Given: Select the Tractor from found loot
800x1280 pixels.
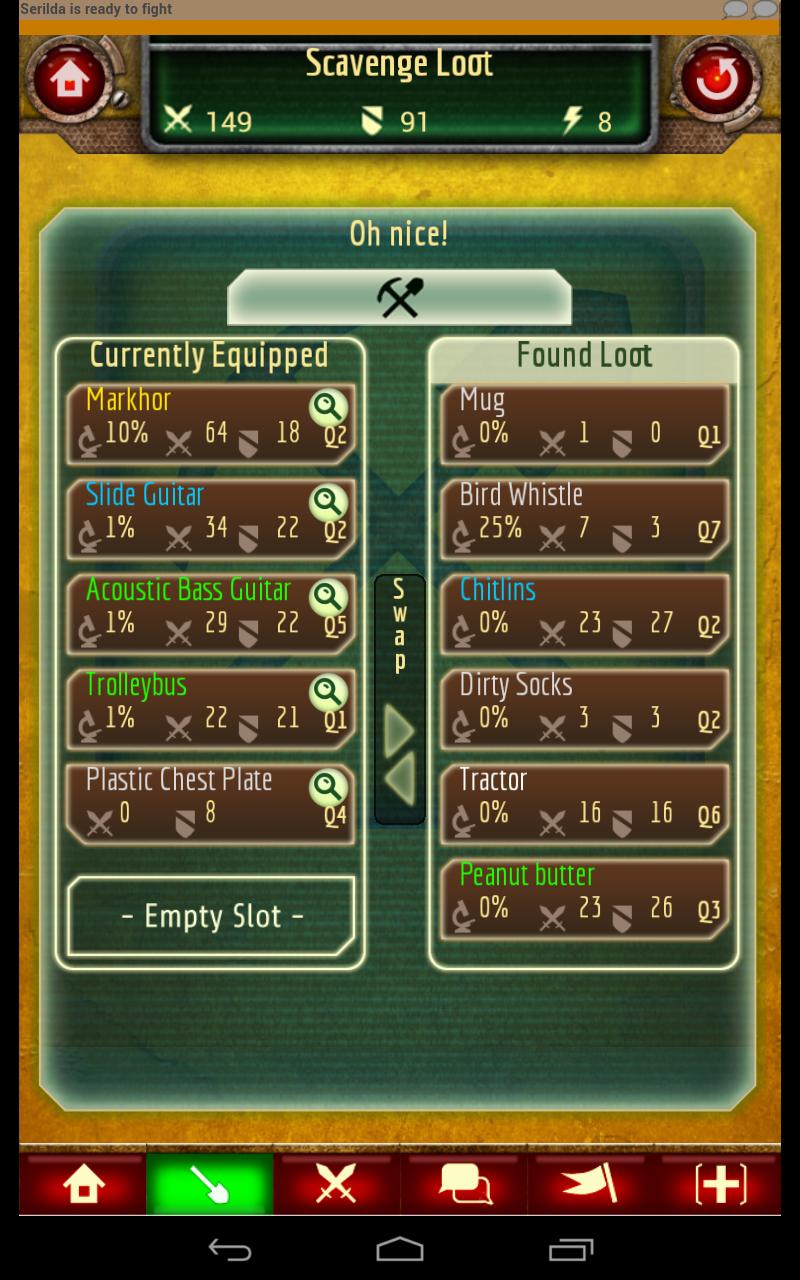Looking at the screenshot, I should point(585,803).
